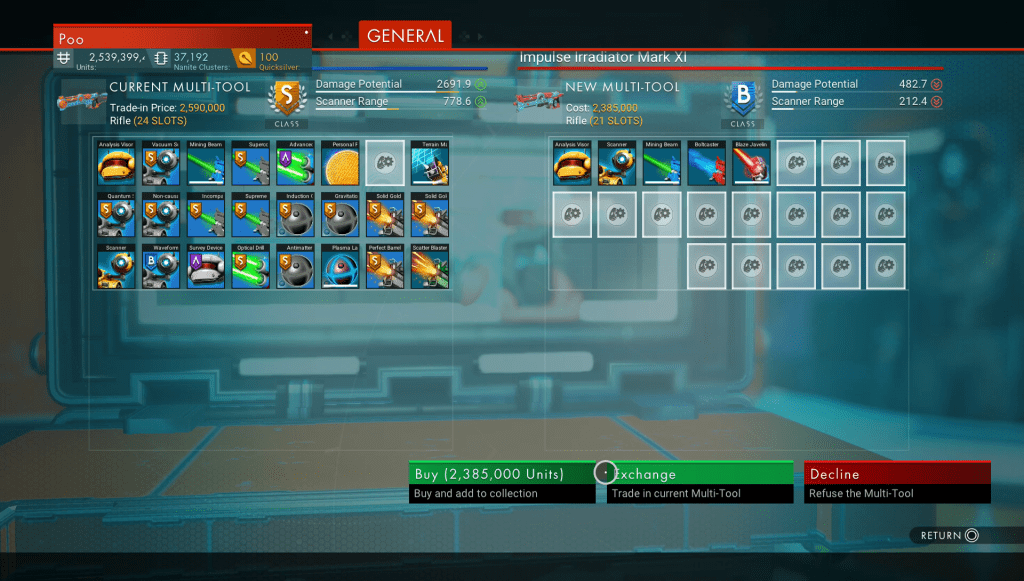The width and height of the screenshot is (1024, 581).
Task: Choose the Perfect Barrel upgrade slot
Action: coord(385,266)
